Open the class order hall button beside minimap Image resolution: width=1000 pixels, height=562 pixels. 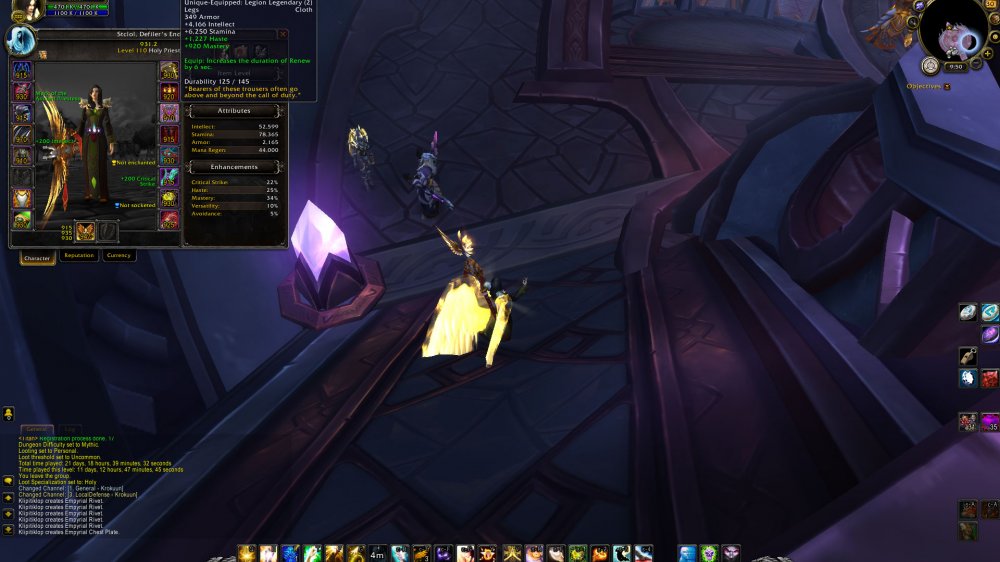[929, 66]
